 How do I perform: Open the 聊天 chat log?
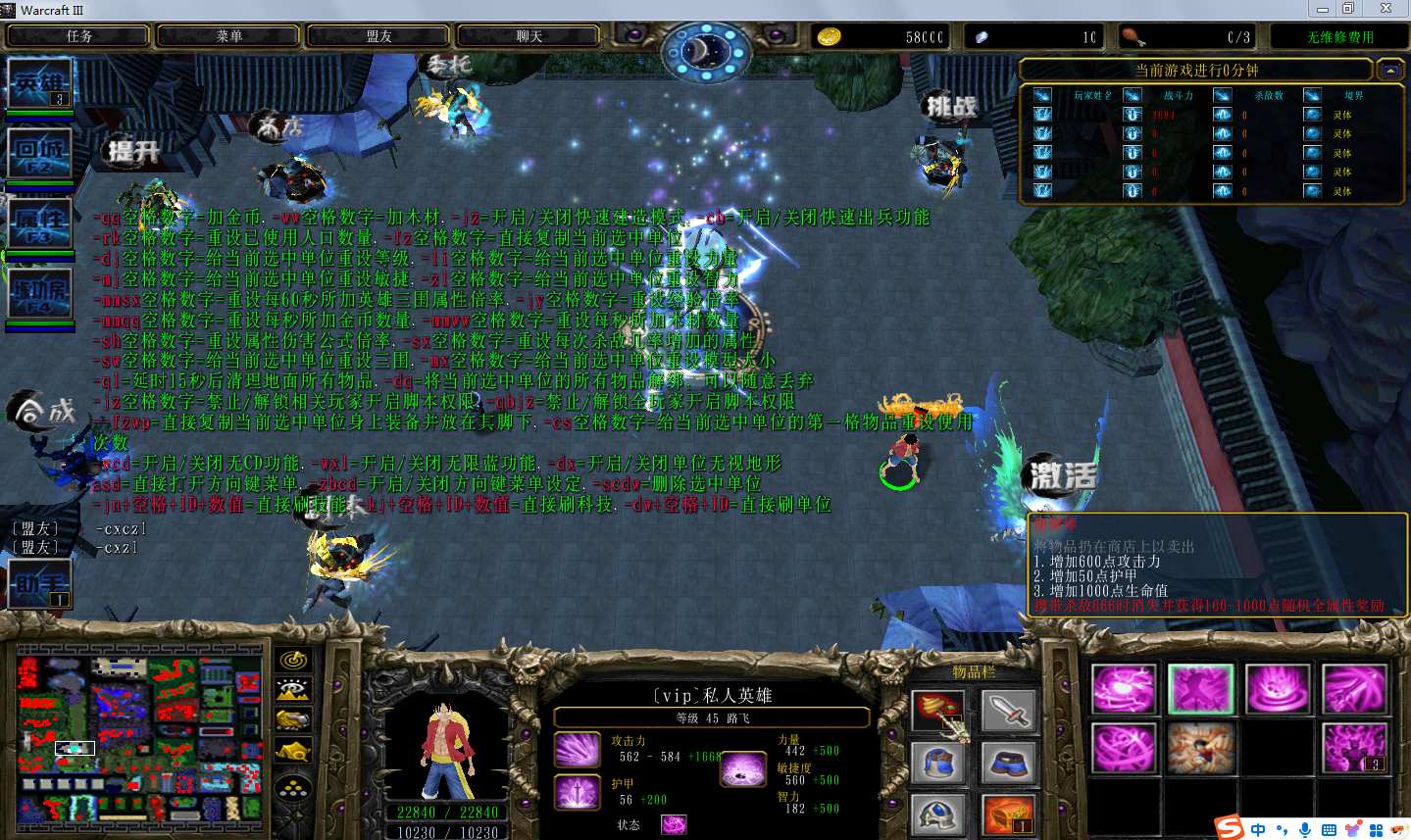[x=529, y=36]
